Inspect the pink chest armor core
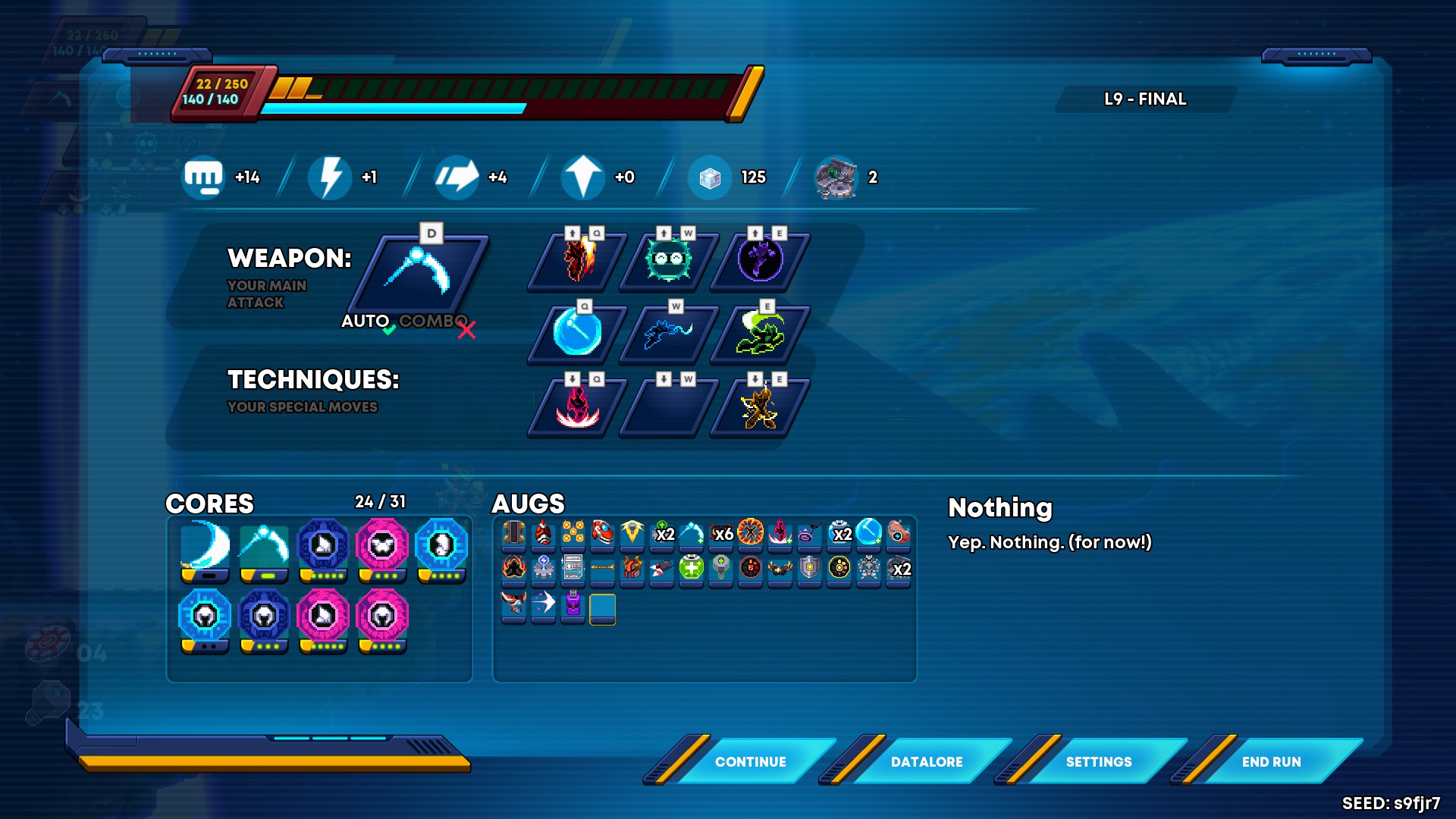The image size is (1456, 819). (382, 546)
